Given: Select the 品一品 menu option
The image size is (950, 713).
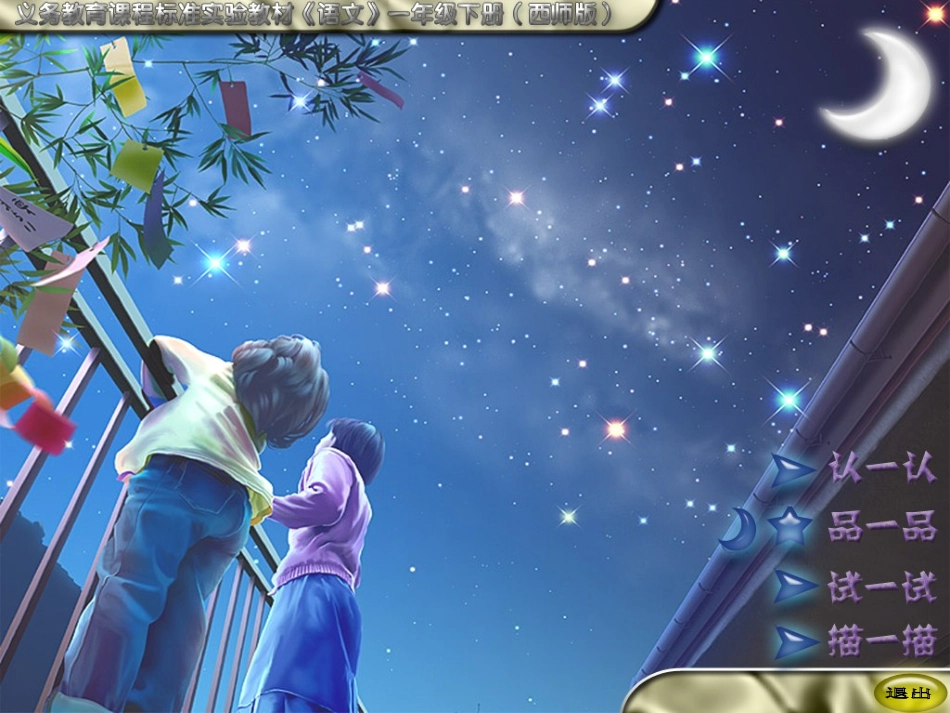Looking at the screenshot, I should click(x=882, y=527).
